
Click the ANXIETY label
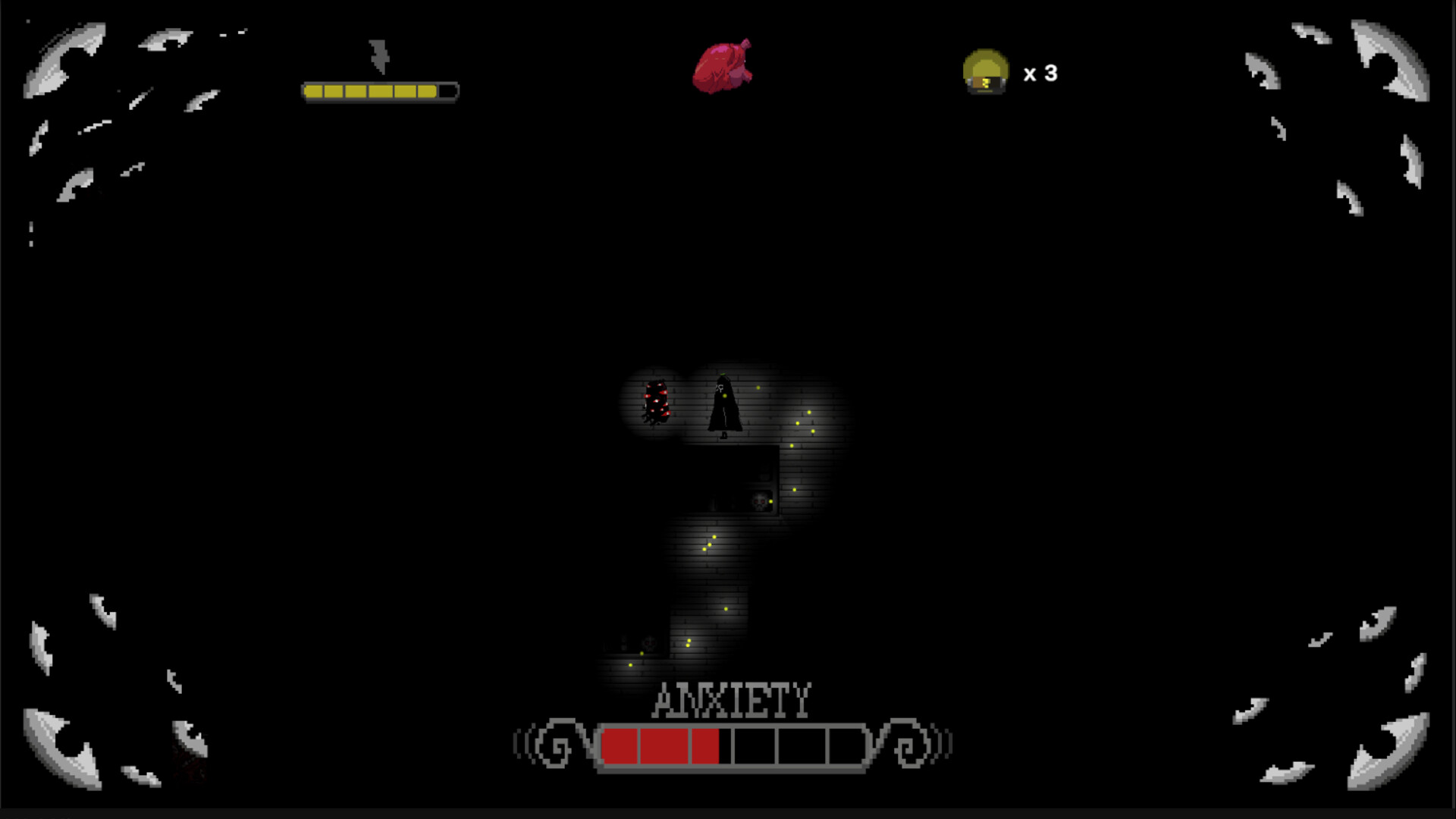tap(730, 699)
